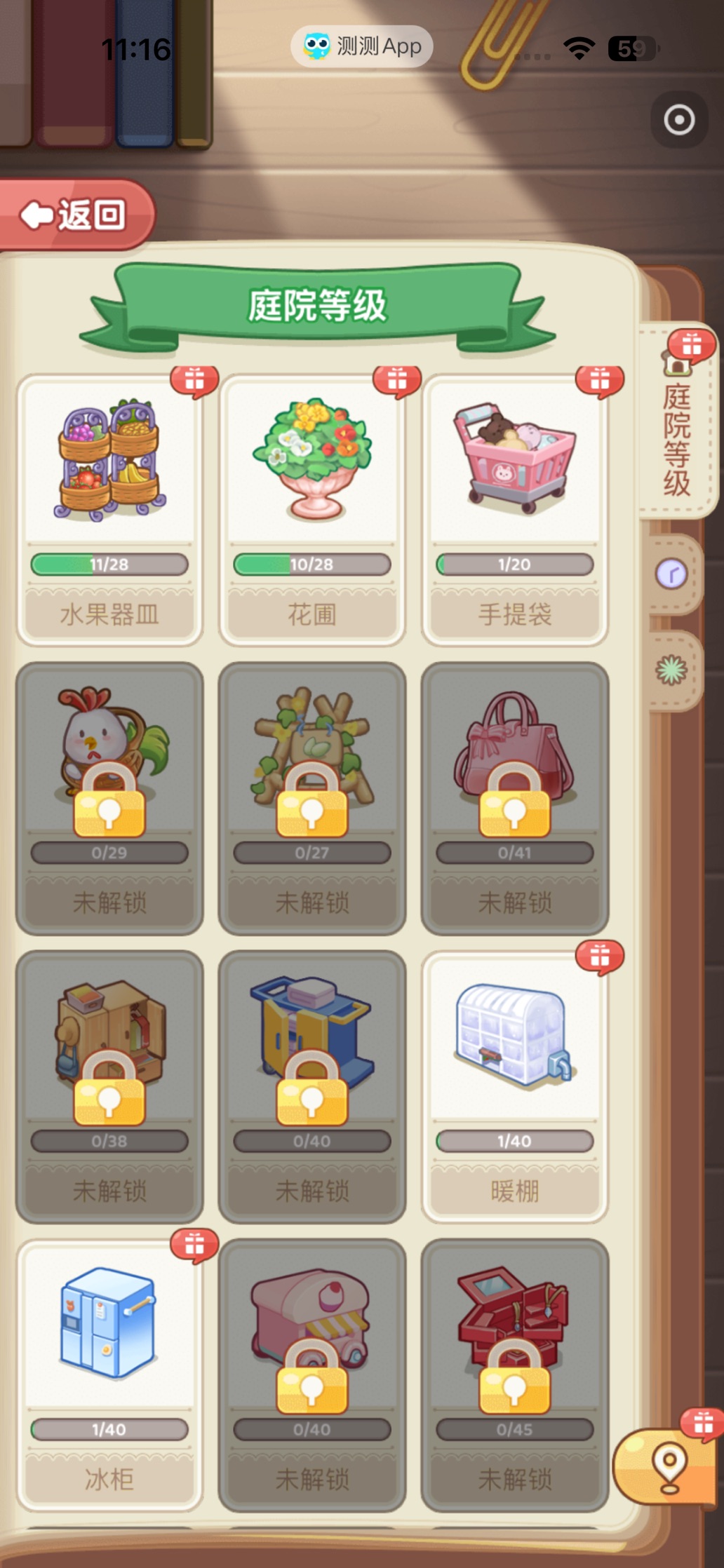Viewport: 724px width, 1568px height.
Task: Choose the locked red jewelry box card
Action: coord(515,1374)
